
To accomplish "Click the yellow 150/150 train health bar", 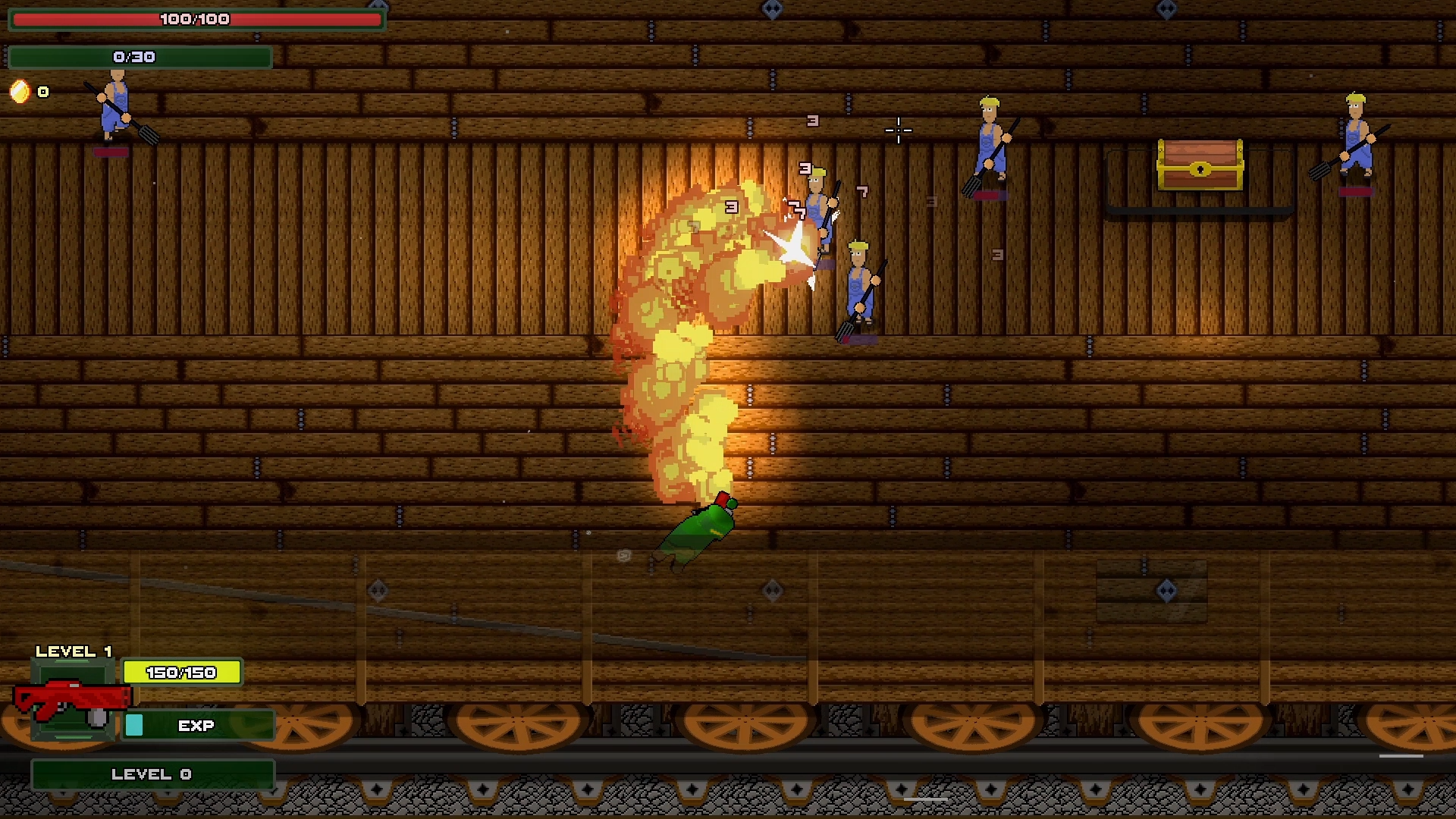I will 181,672.
